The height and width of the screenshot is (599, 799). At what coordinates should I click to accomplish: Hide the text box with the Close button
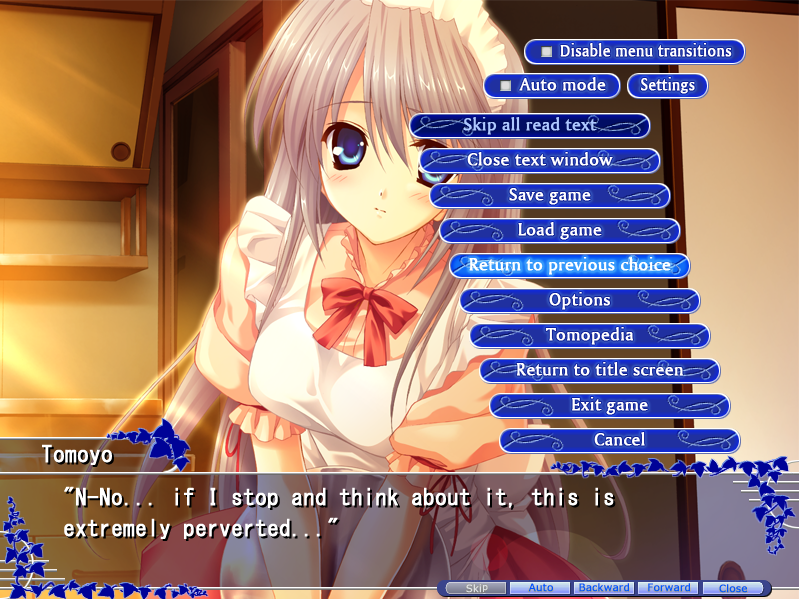pos(733,588)
